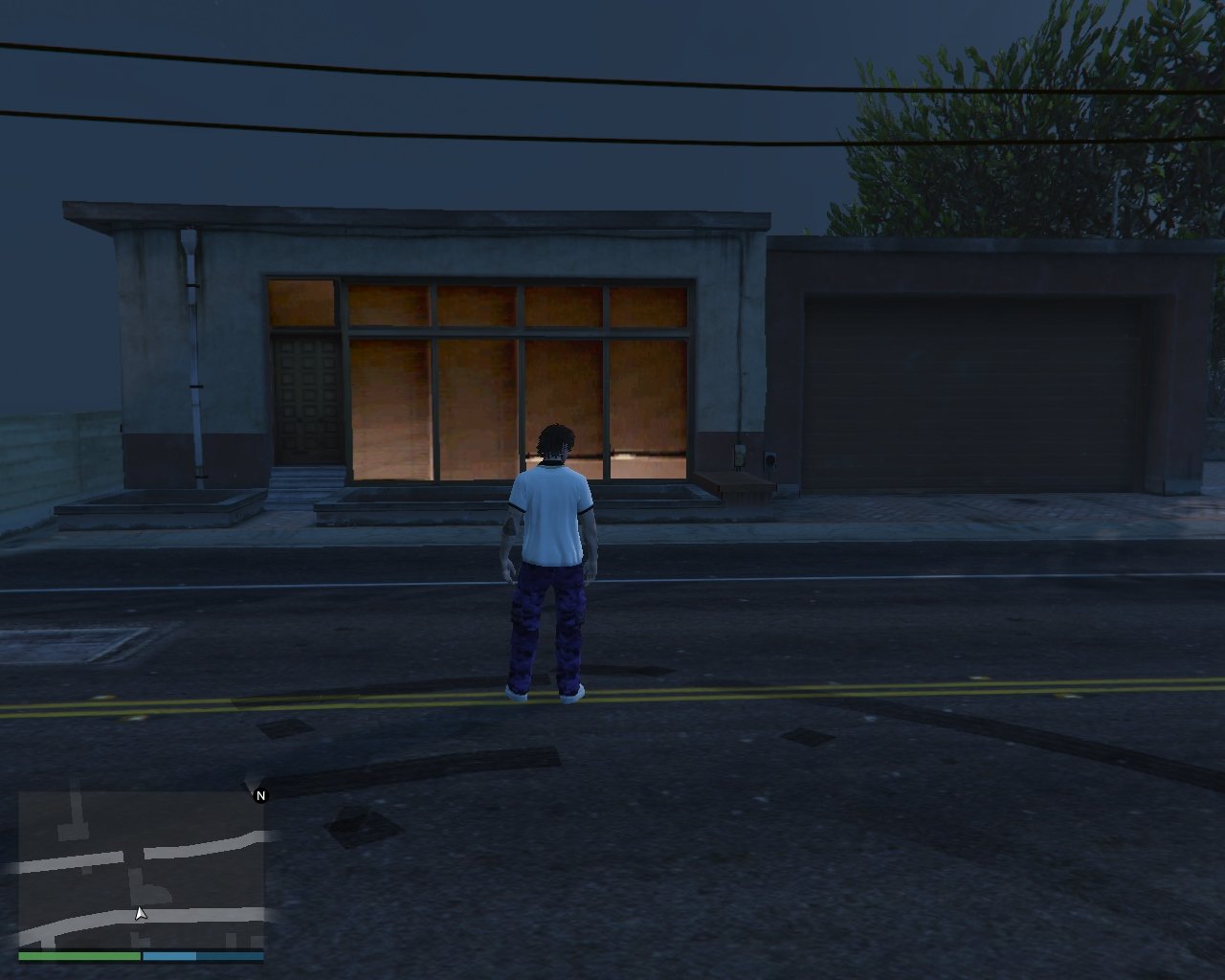1225x980 pixels.
Task: Click the north N compass marker
Action: click(260, 795)
